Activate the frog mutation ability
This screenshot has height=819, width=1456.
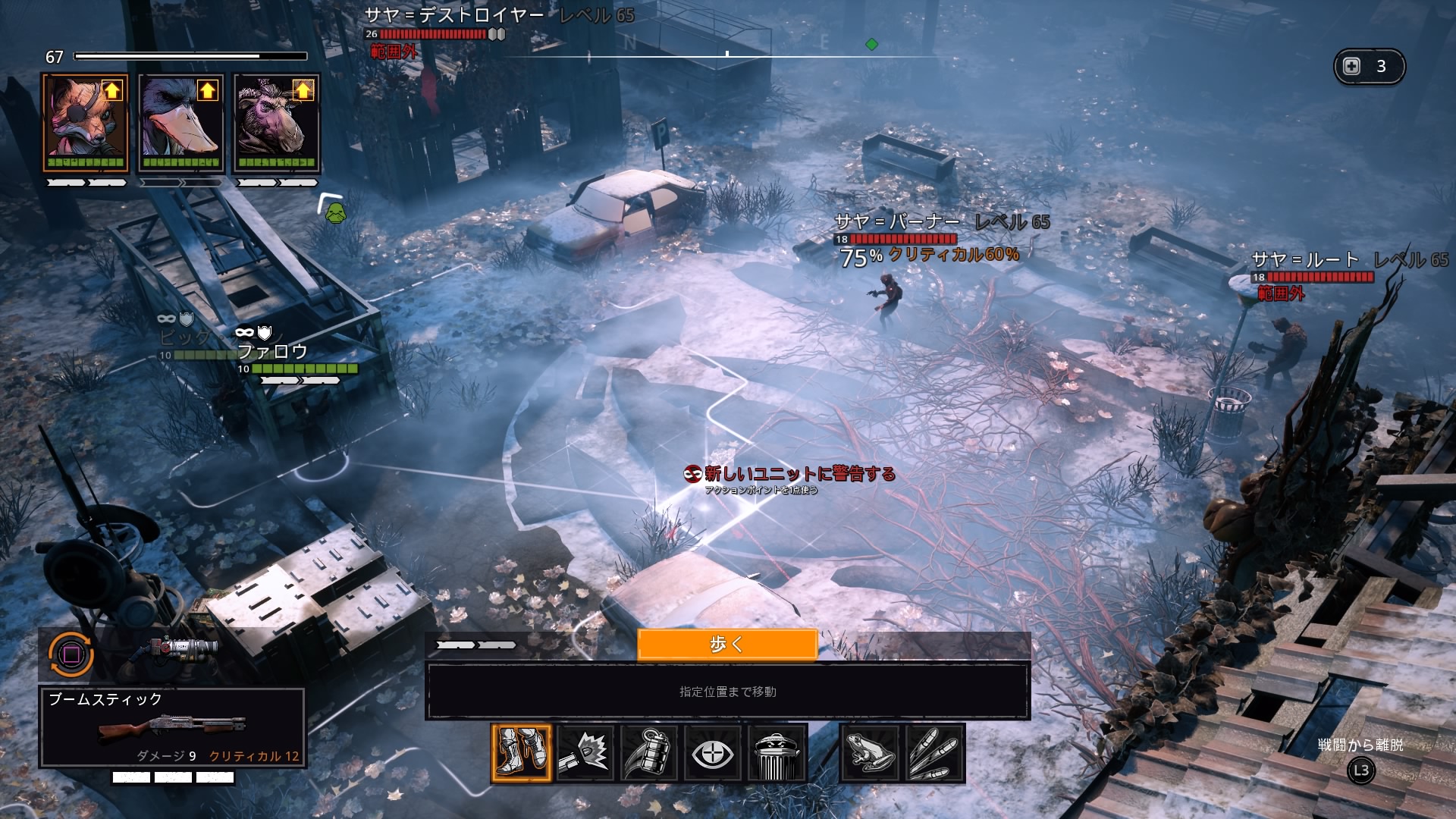(x=871, y=752)
